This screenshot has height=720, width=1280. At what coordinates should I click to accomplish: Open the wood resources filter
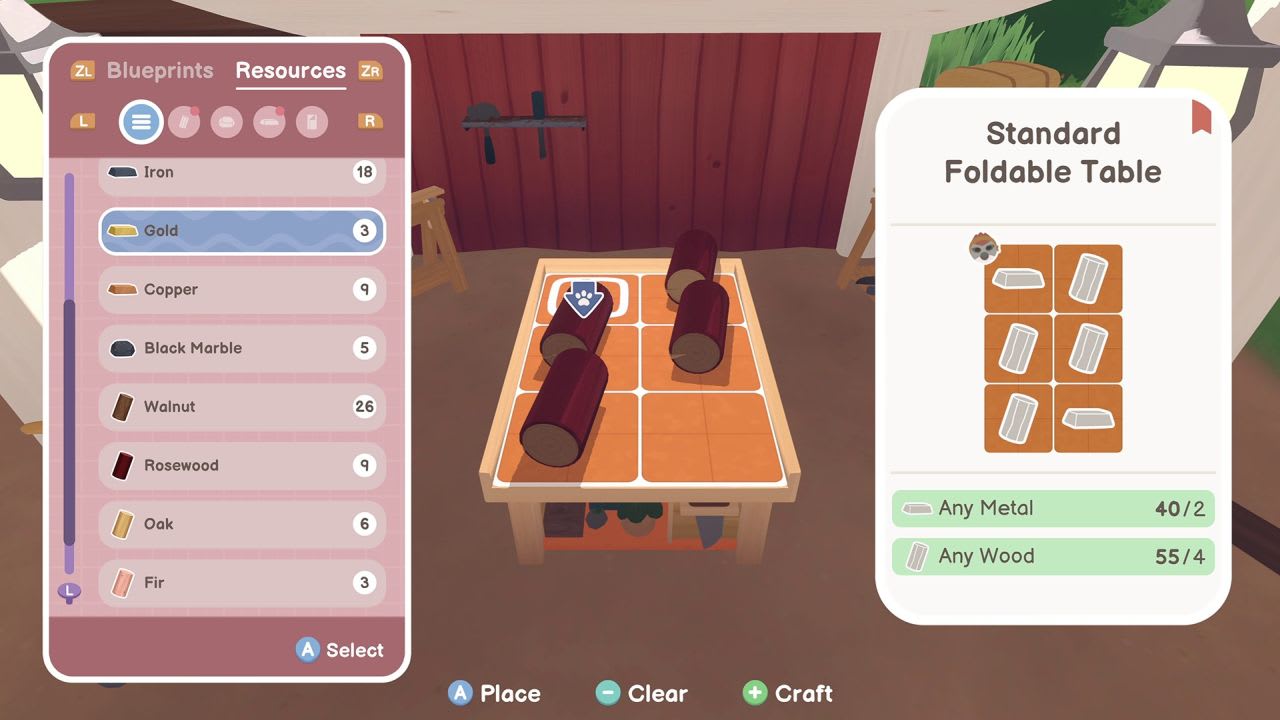[185, 122]
